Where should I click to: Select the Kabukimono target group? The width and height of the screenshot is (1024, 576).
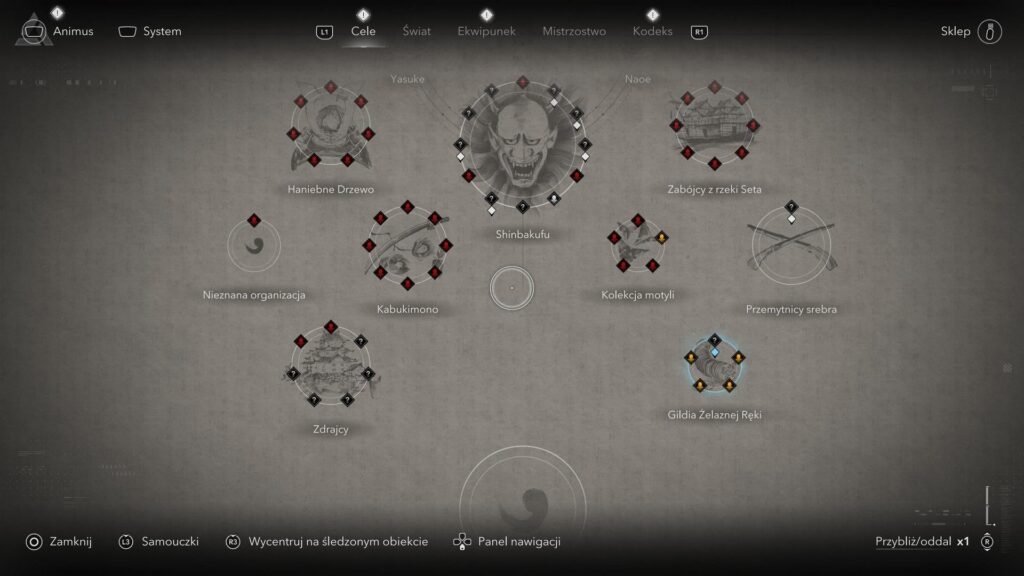[x=407, y=247]
